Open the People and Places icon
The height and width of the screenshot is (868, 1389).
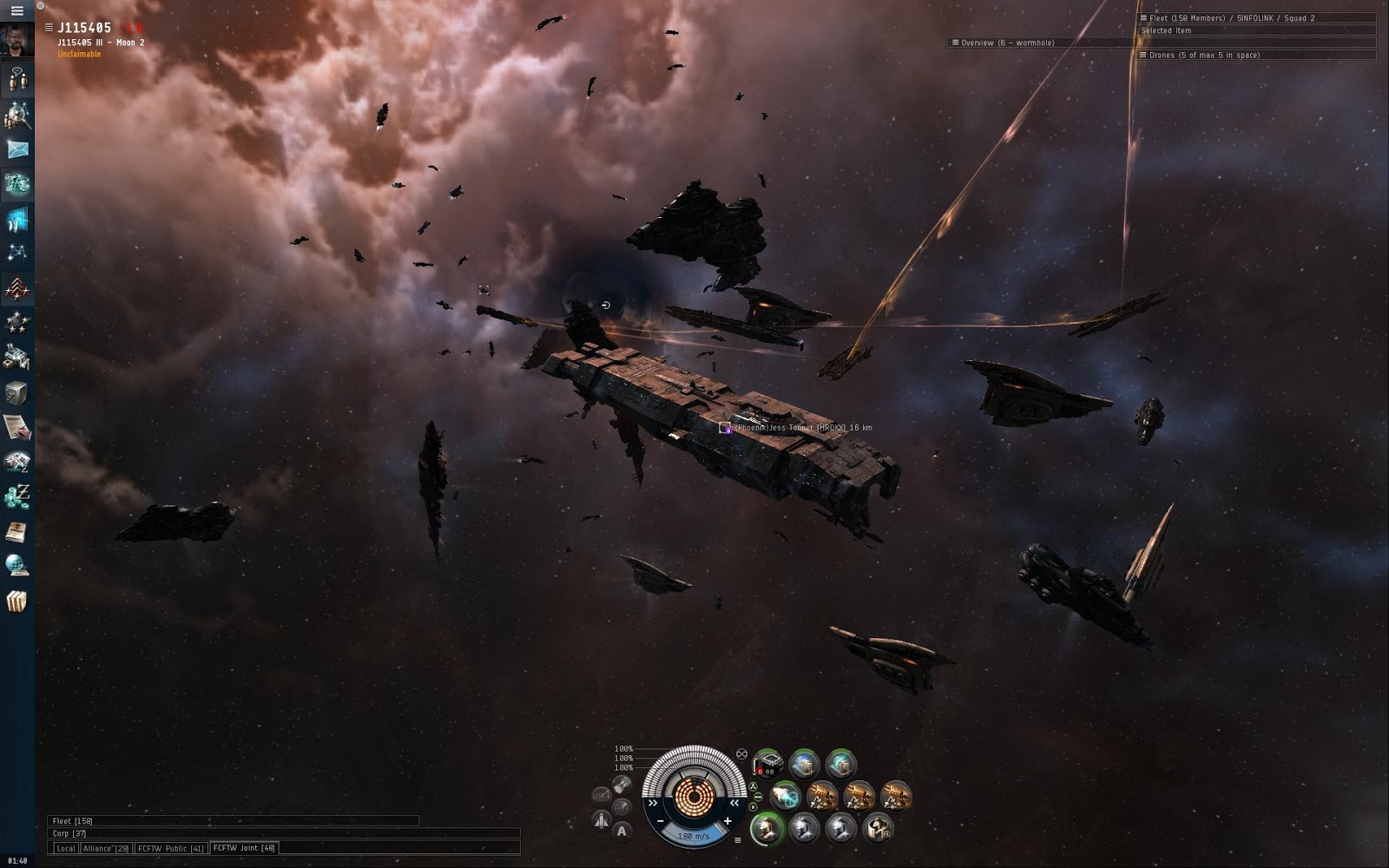16,115
